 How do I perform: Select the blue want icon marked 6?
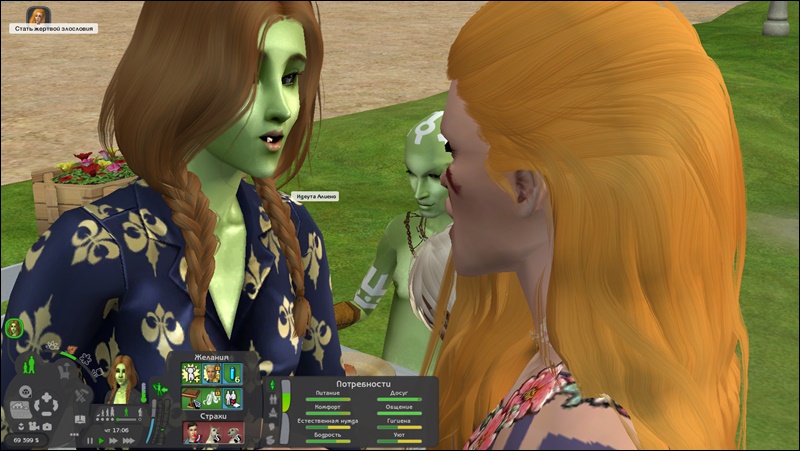tap(232, 374)
